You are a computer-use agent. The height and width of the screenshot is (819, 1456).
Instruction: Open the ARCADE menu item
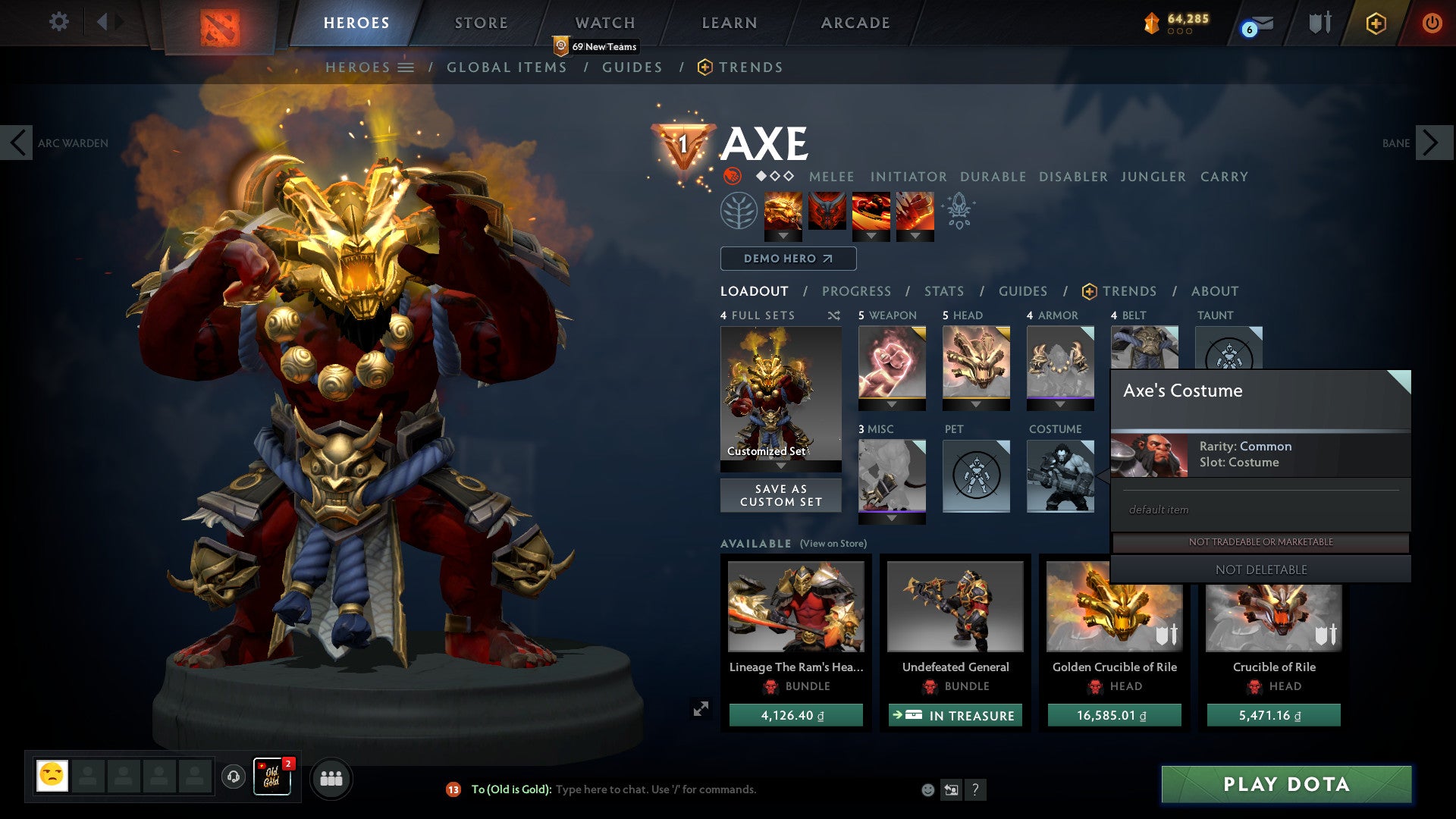pos(854,23)
